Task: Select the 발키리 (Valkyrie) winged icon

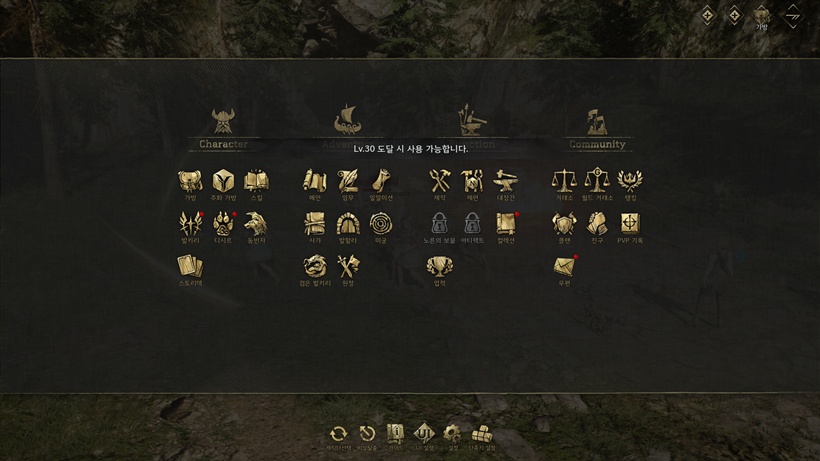Action: (190, 224)
